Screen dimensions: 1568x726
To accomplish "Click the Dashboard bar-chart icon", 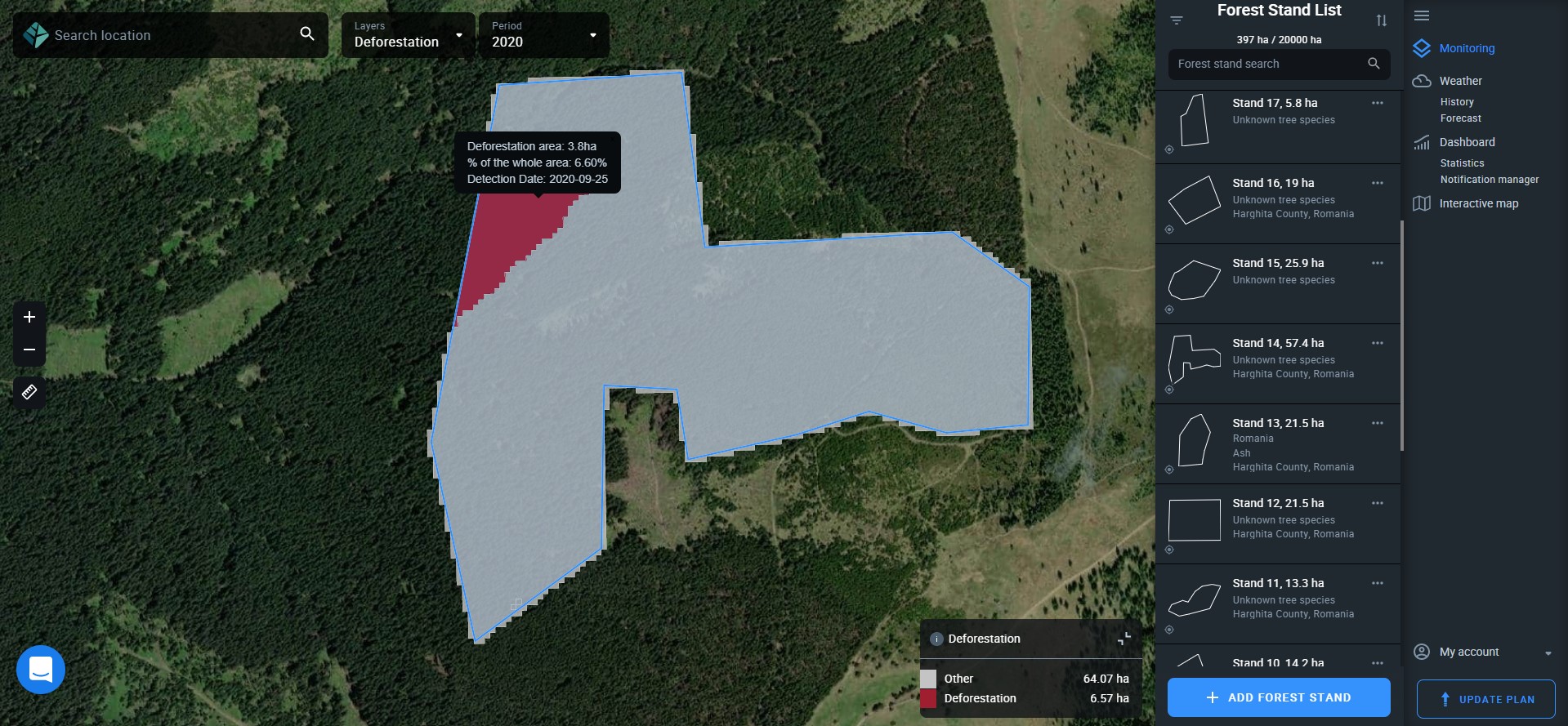I will click(x=1421, y=142).
